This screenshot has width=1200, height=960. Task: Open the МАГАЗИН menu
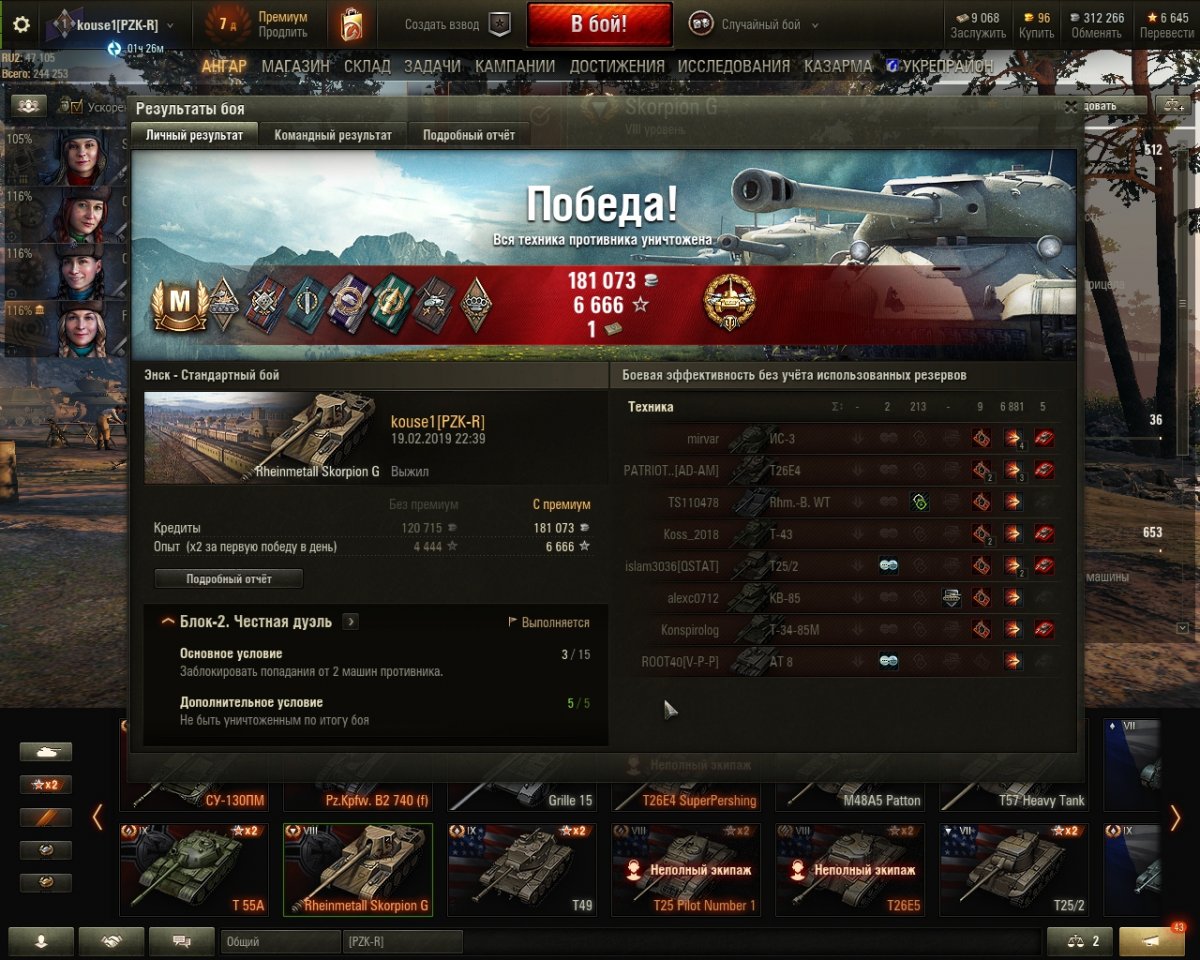[295, 67]
